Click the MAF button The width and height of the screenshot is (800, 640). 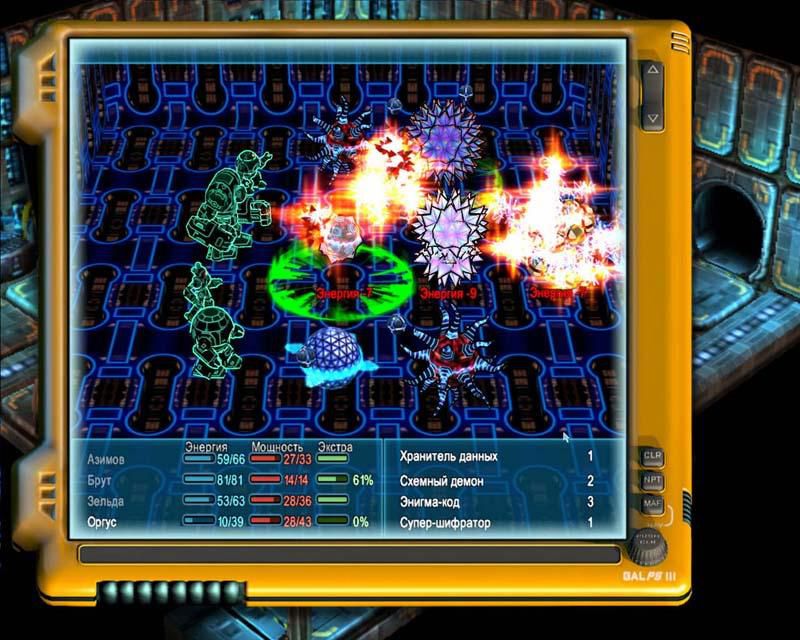[x=652, y=503]
